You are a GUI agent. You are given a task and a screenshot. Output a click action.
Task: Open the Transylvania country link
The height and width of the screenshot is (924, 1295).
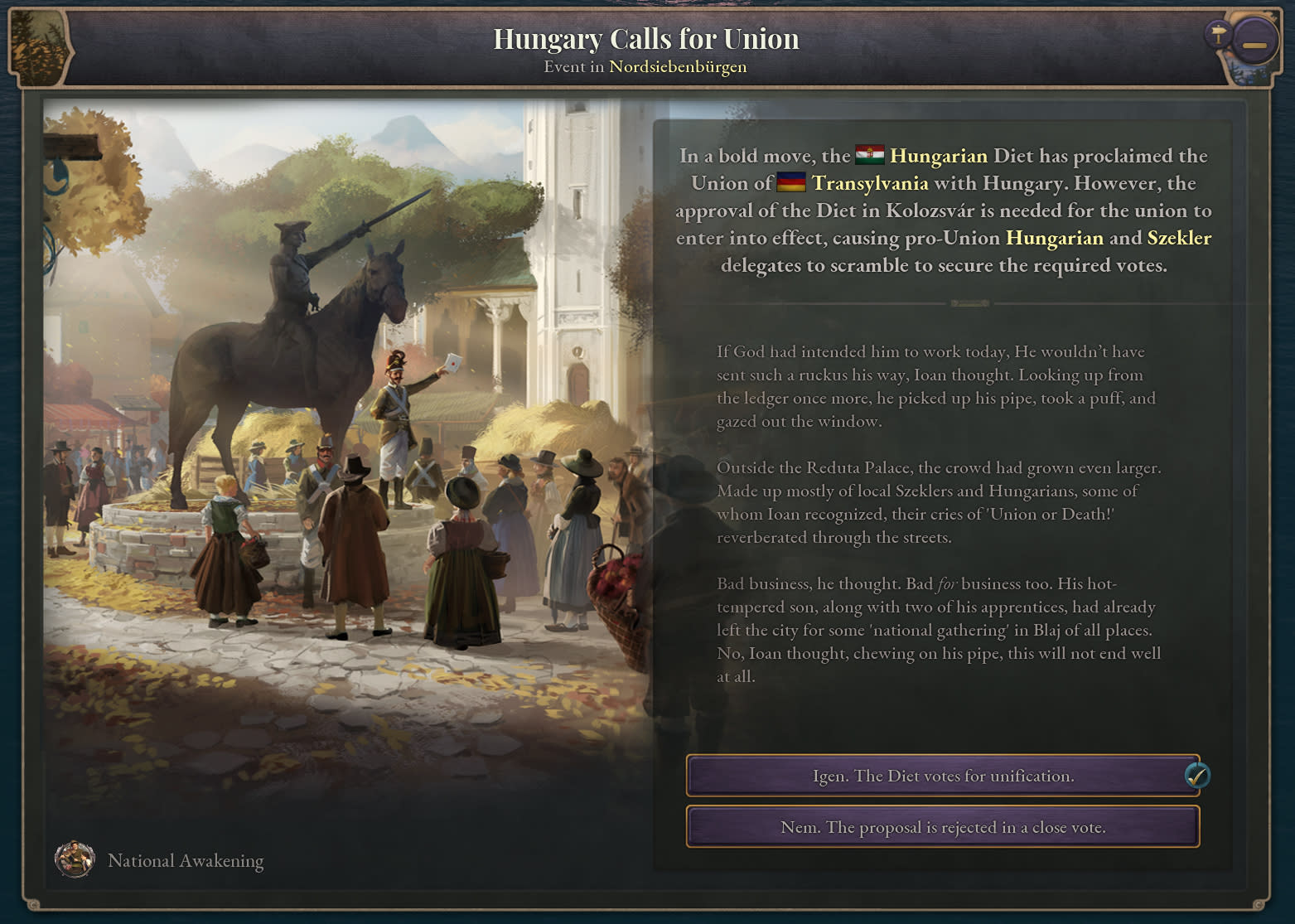pos(869,183)
